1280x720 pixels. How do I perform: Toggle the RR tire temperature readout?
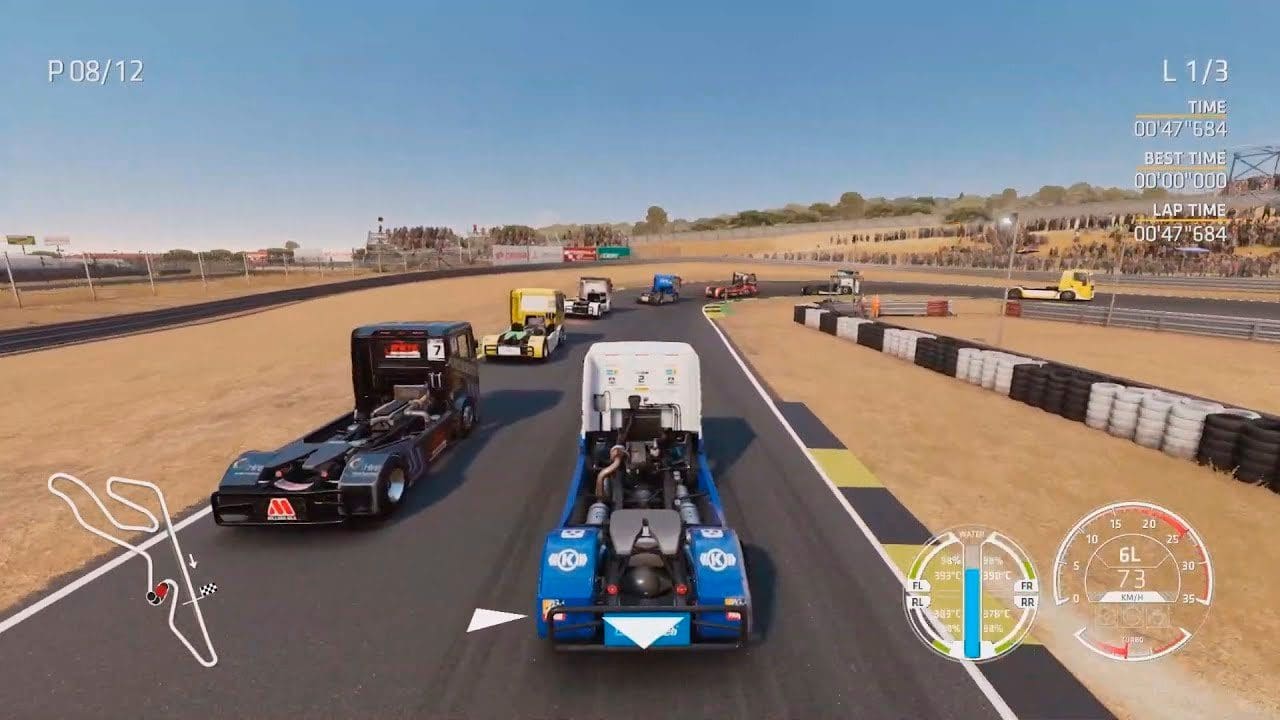(998, 614)
